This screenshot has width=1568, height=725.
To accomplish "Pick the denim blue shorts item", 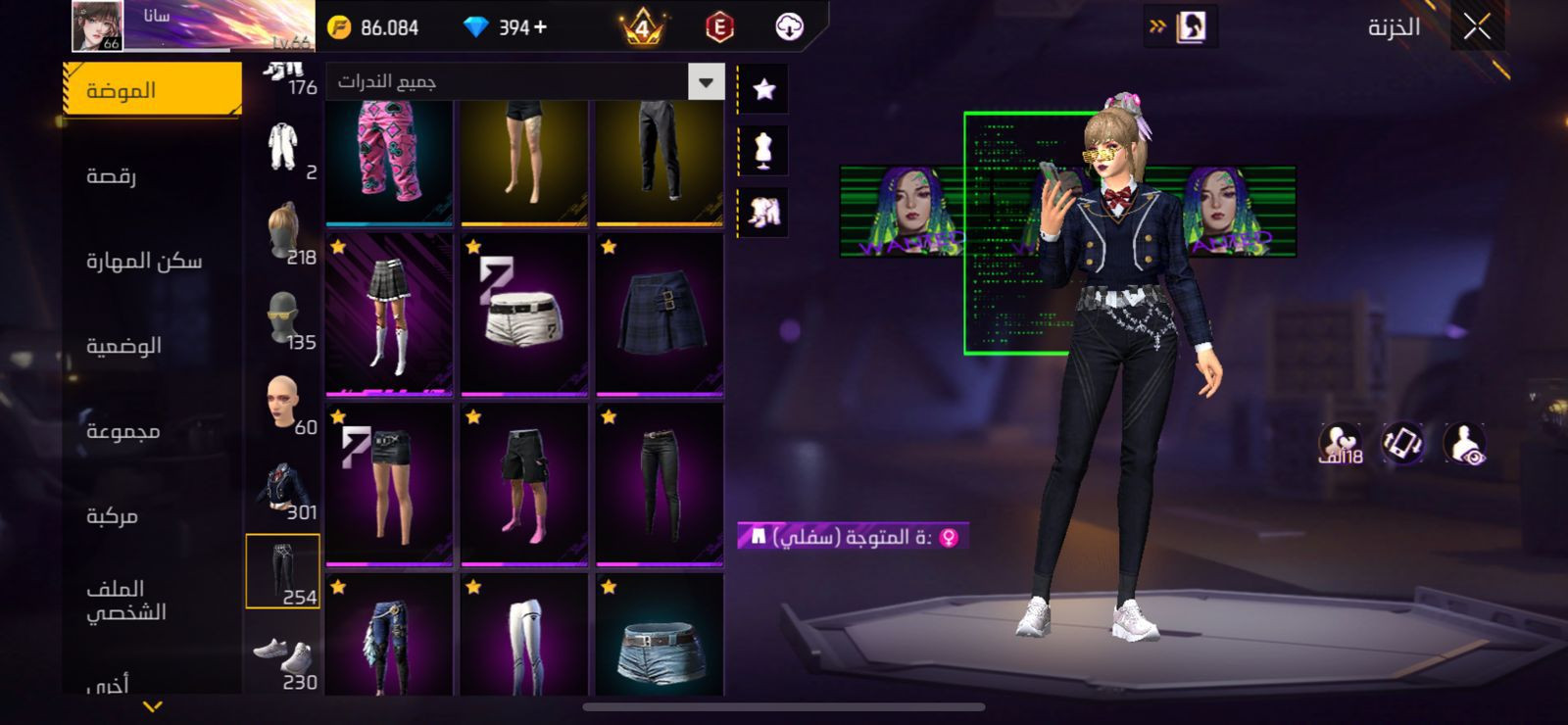I will 660,637.
